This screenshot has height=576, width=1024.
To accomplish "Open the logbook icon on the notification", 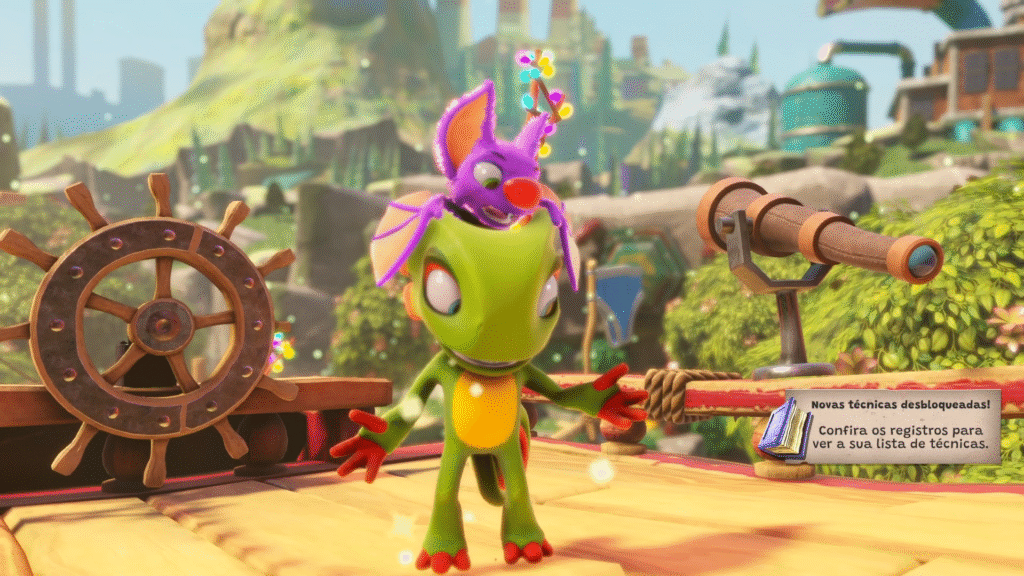I will click(x=783, y=432).
